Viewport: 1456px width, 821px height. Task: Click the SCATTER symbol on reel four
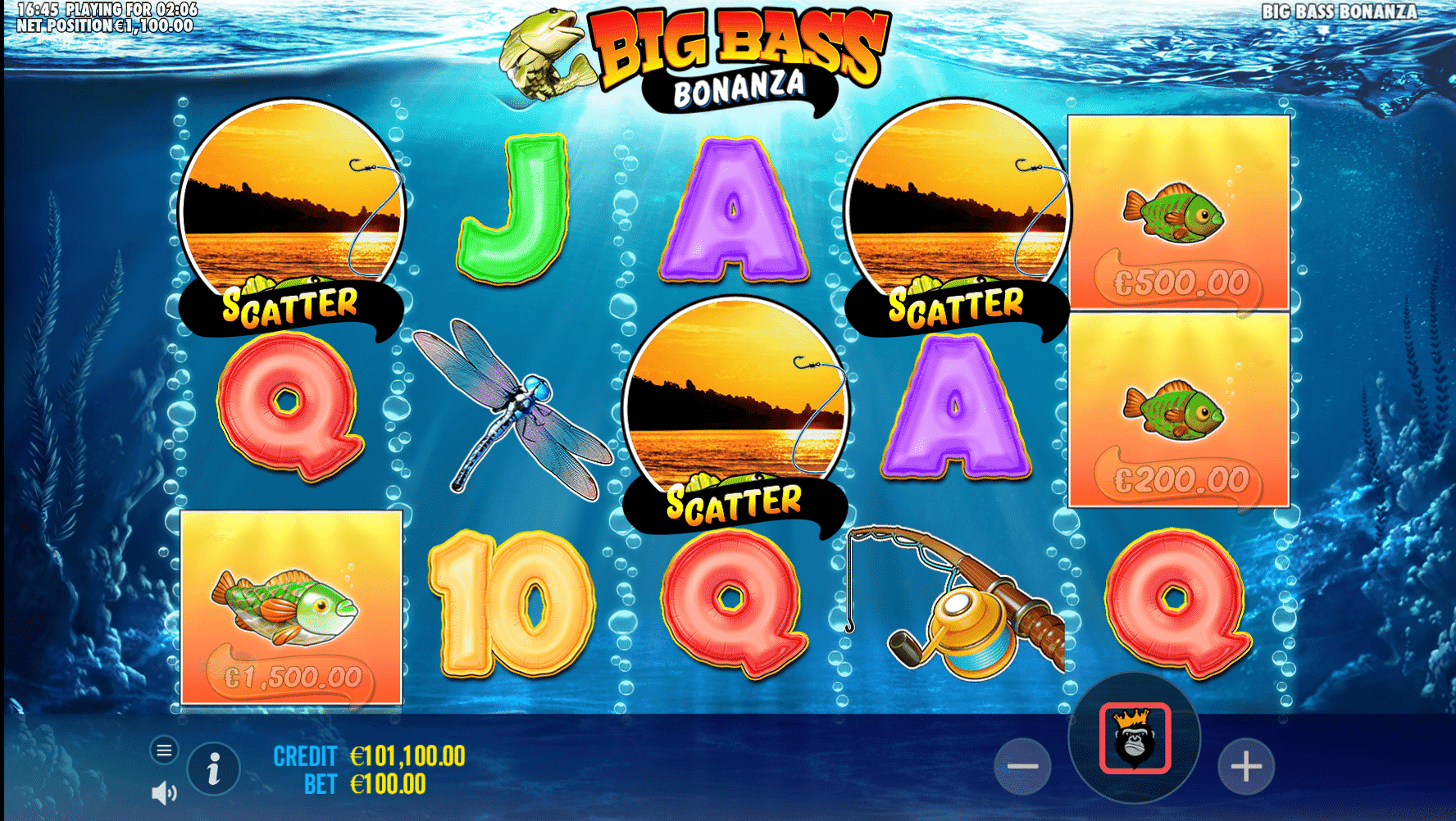pyautogui.click(x=958, y=213)
